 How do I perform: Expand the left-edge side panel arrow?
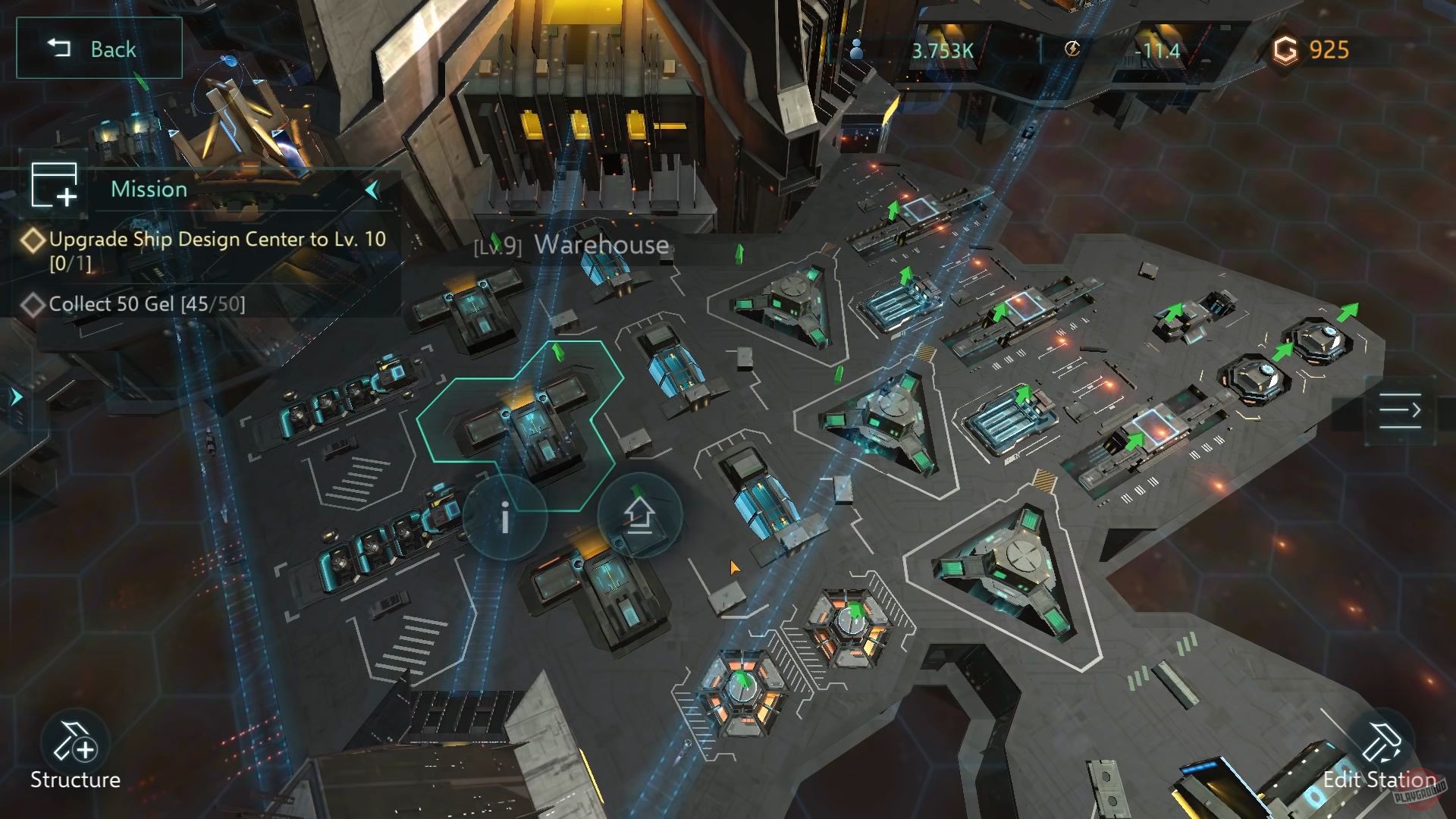[15, 394]
